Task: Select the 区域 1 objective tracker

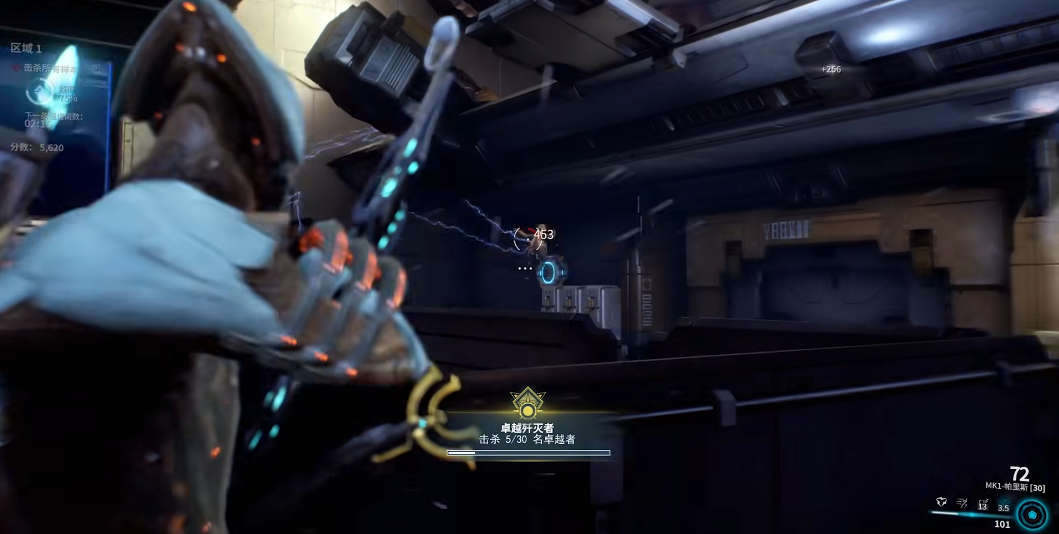Action: 27,48
